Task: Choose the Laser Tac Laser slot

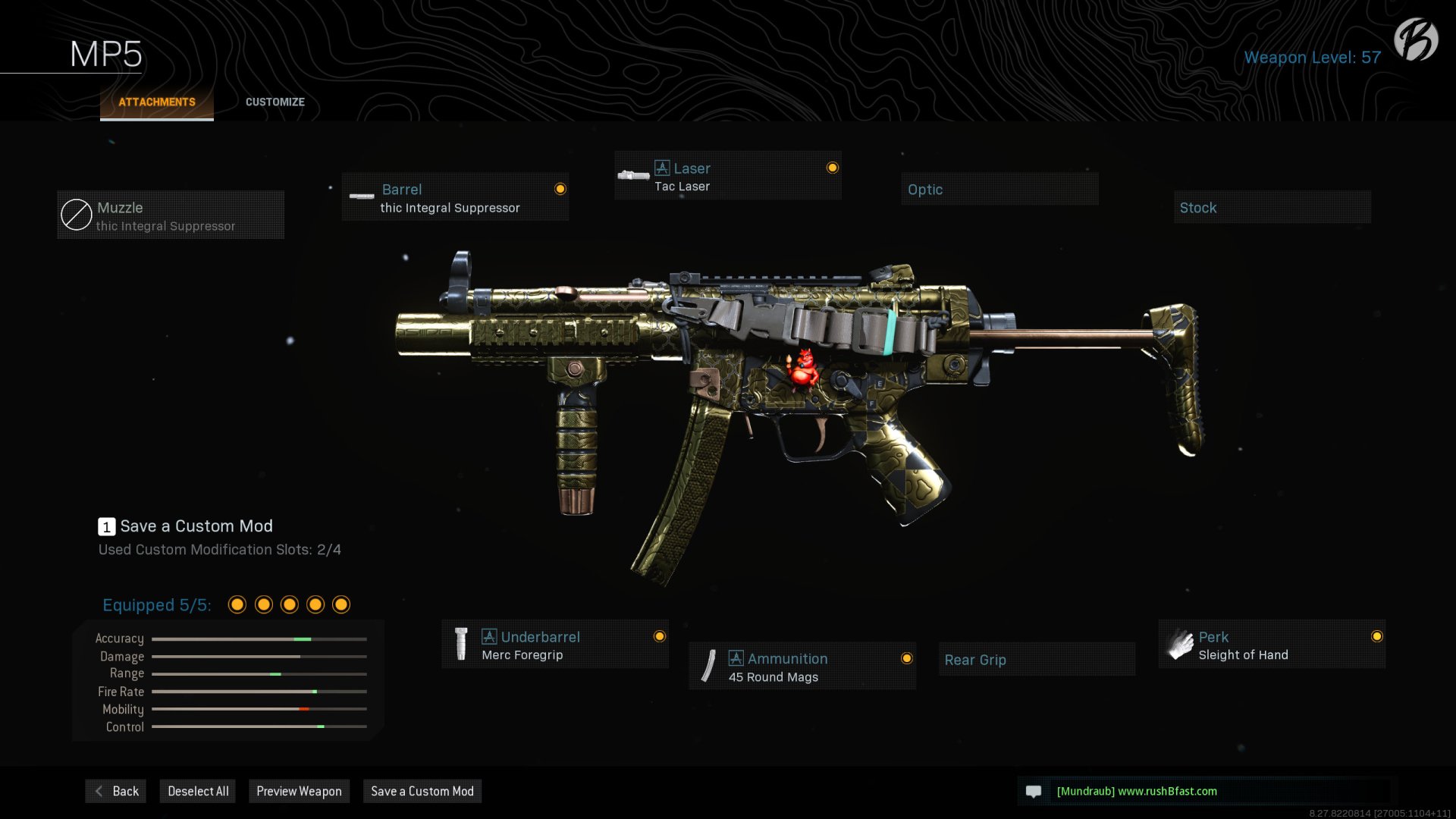Action: point(728,176)
